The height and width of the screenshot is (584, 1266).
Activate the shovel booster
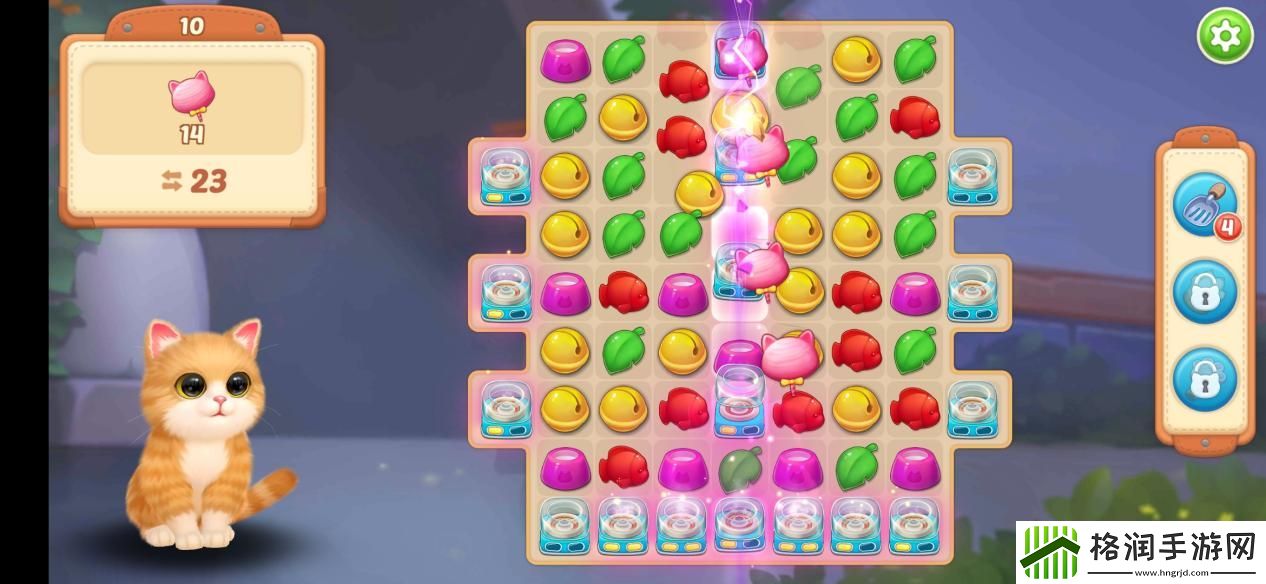coord(1204,204)
